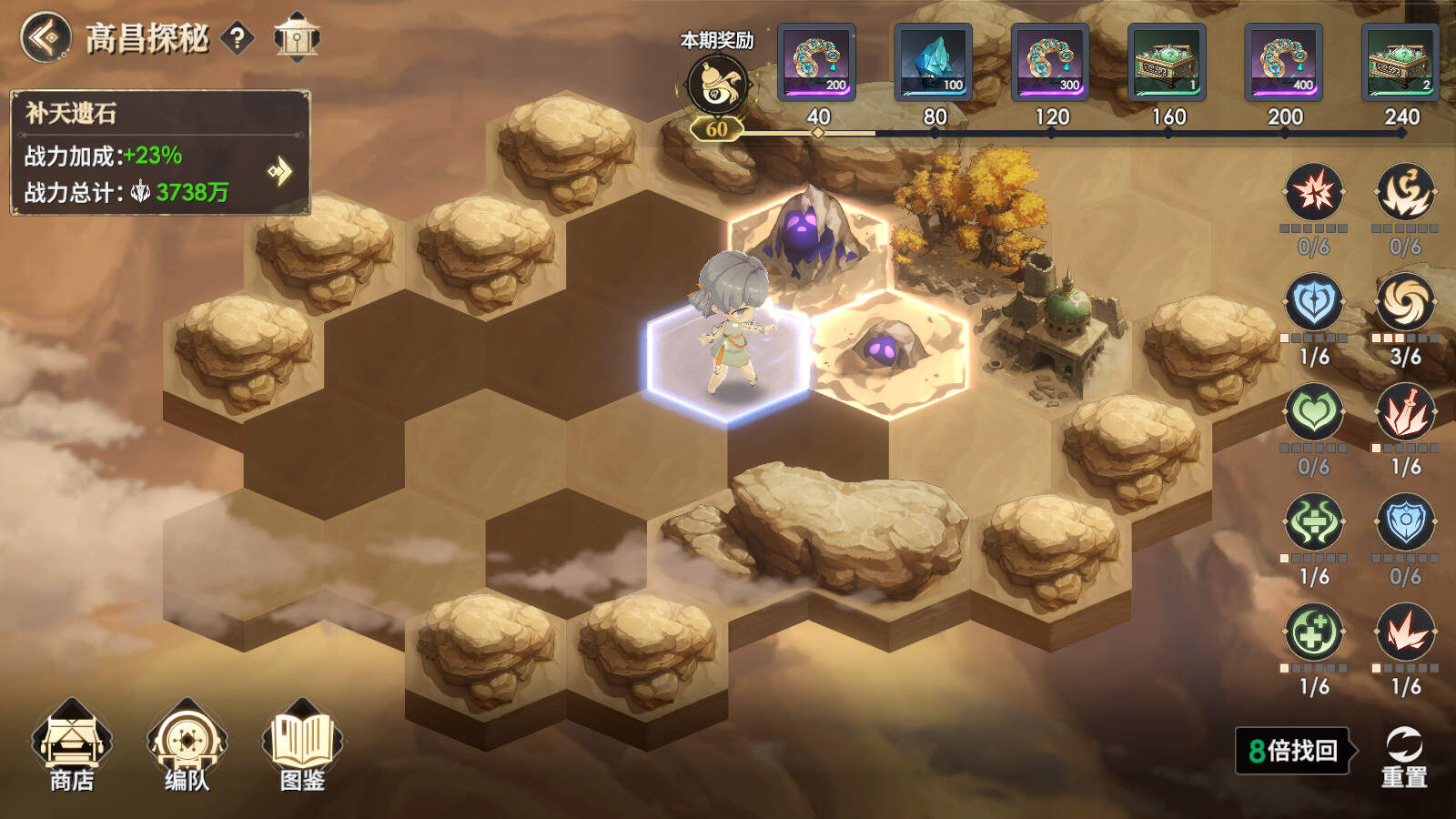1456x819 pixels.
Task: Expand the 补天遗石 power bonus panel
Action: (280, 171)
